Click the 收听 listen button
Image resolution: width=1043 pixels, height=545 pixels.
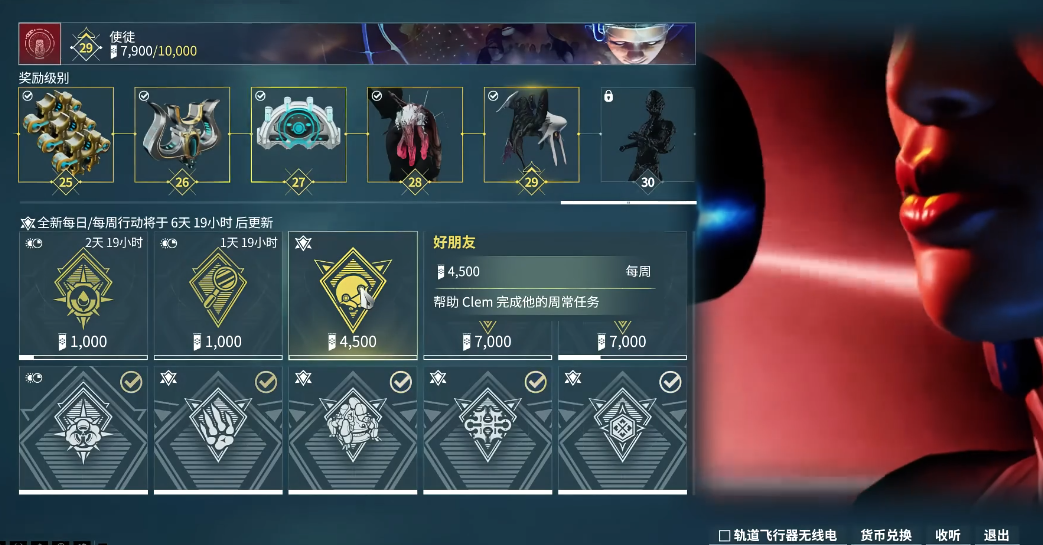tap(948, 536)
